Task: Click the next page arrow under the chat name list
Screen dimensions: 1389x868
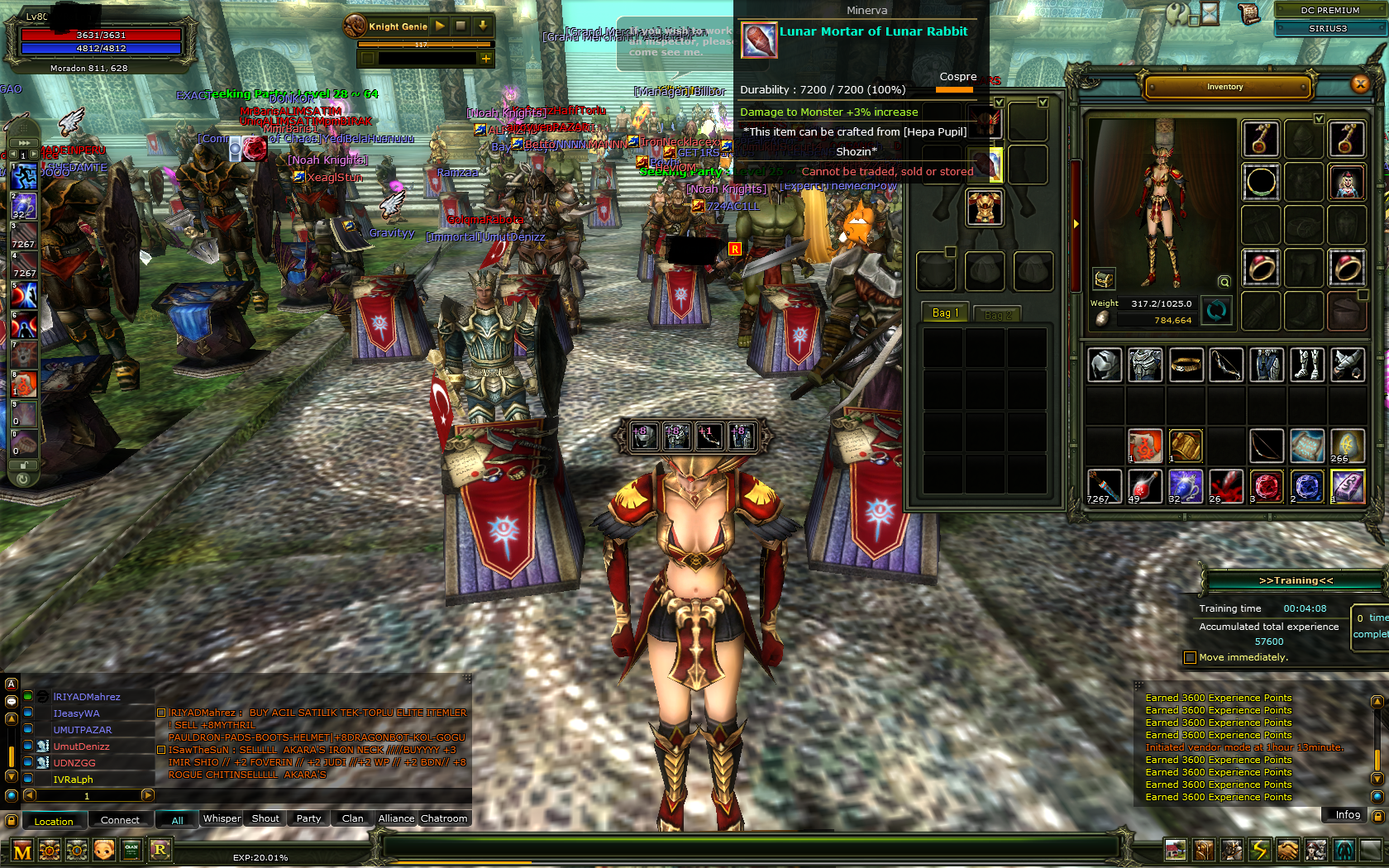Action: pyautogui.click(x=147, y=795)
